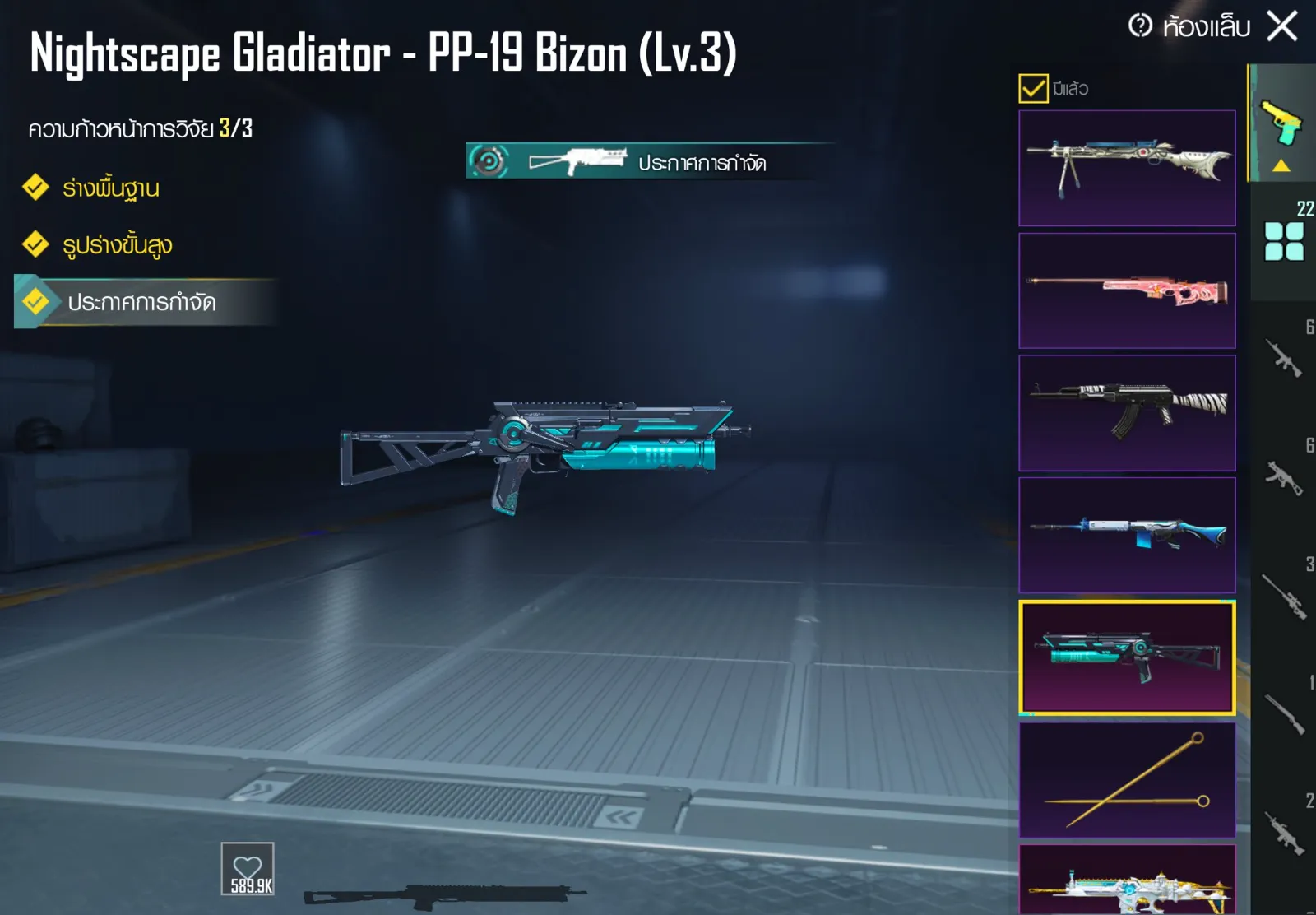Select the ร่างพื้นฐาน upgrade stage
Screen dimensions: 1316x915
click(x=110, y=188)
